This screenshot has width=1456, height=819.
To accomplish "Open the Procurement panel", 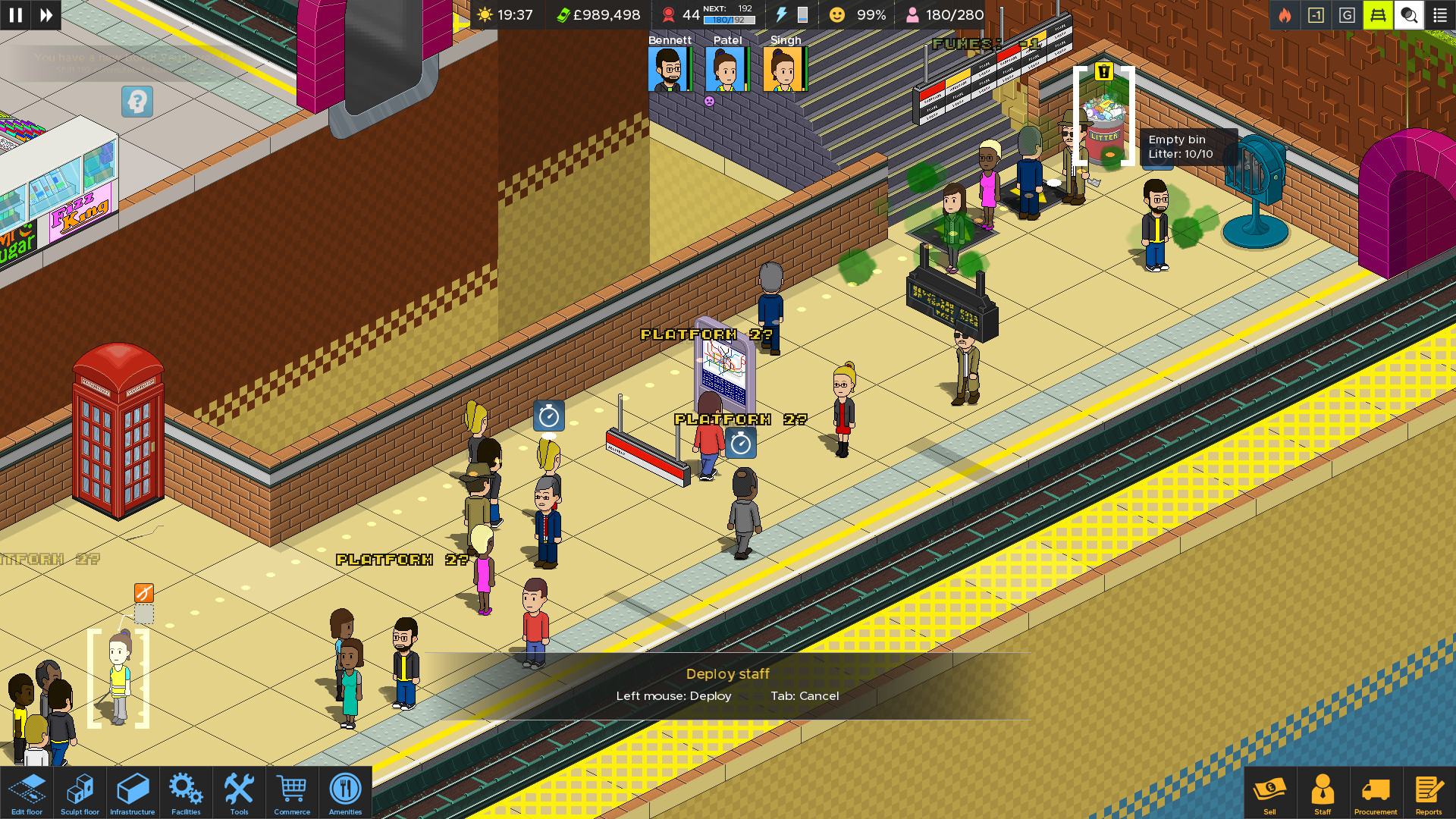I will click(1376, 792).
